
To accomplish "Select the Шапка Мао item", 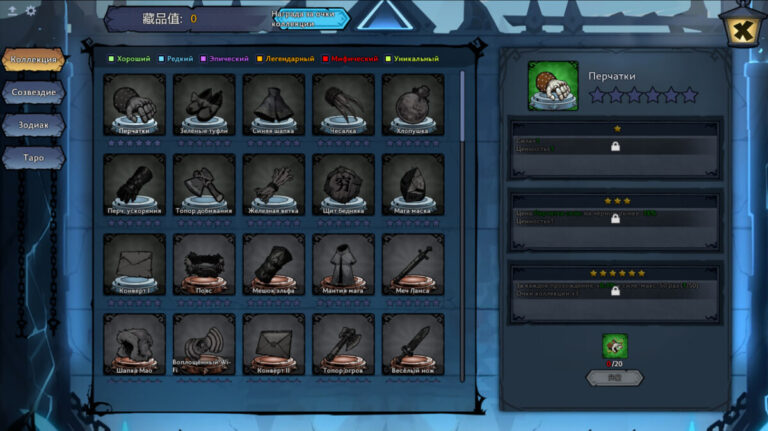I will pyautogui.click(x=134, y=343).
